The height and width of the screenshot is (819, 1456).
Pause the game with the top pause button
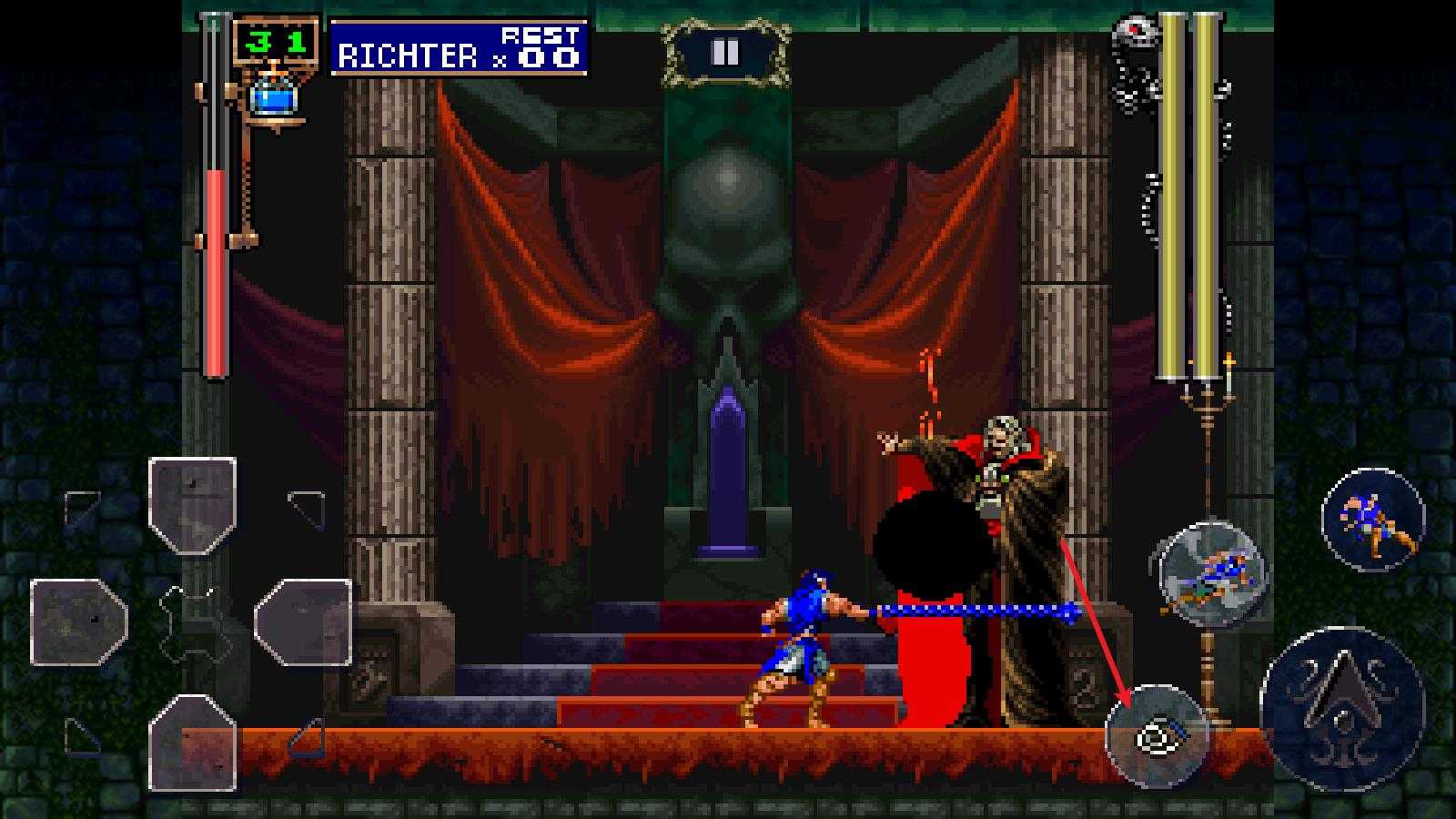click(x=725, y=53)
